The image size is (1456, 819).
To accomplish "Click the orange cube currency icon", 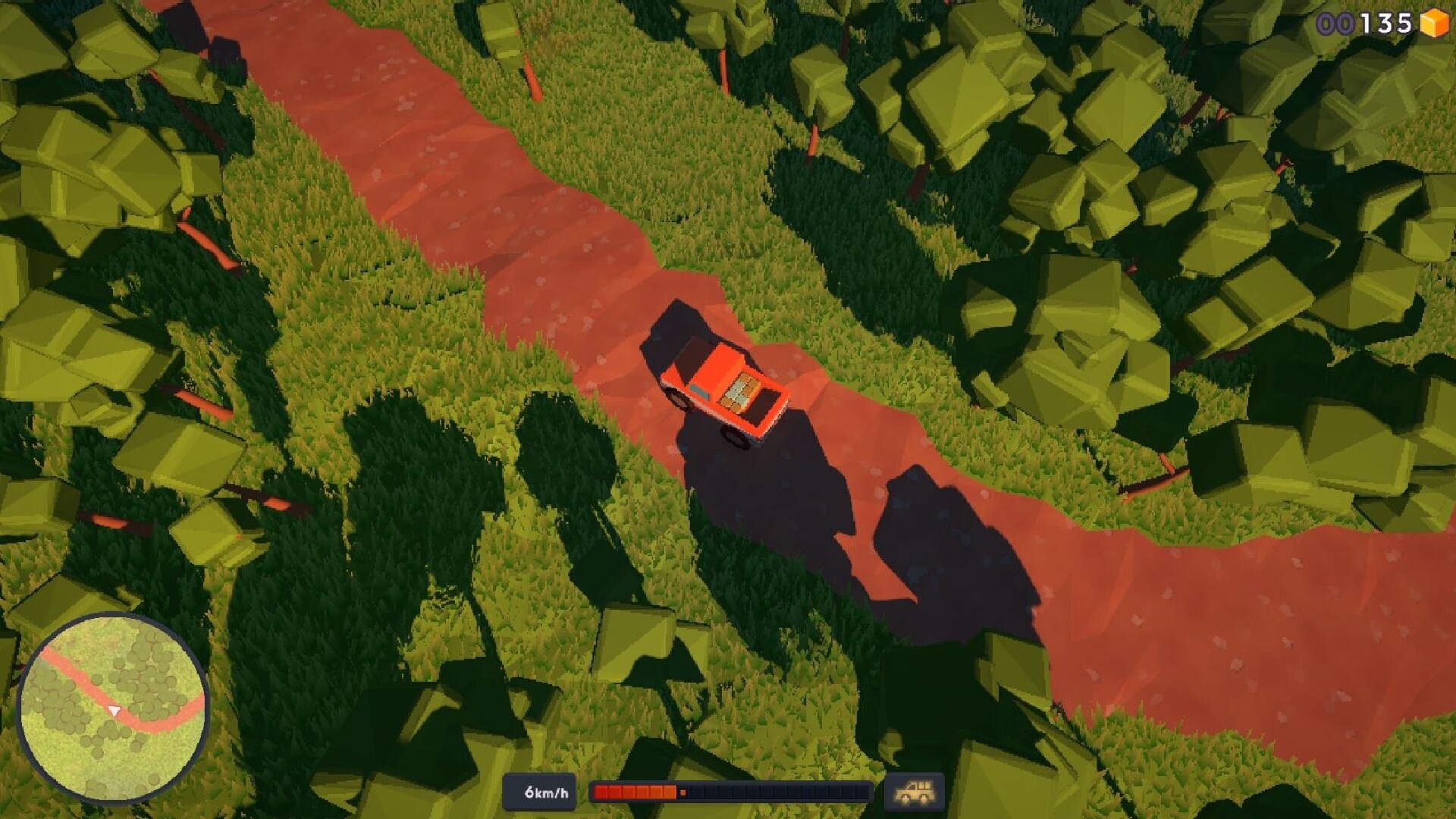I will 1432,24.
